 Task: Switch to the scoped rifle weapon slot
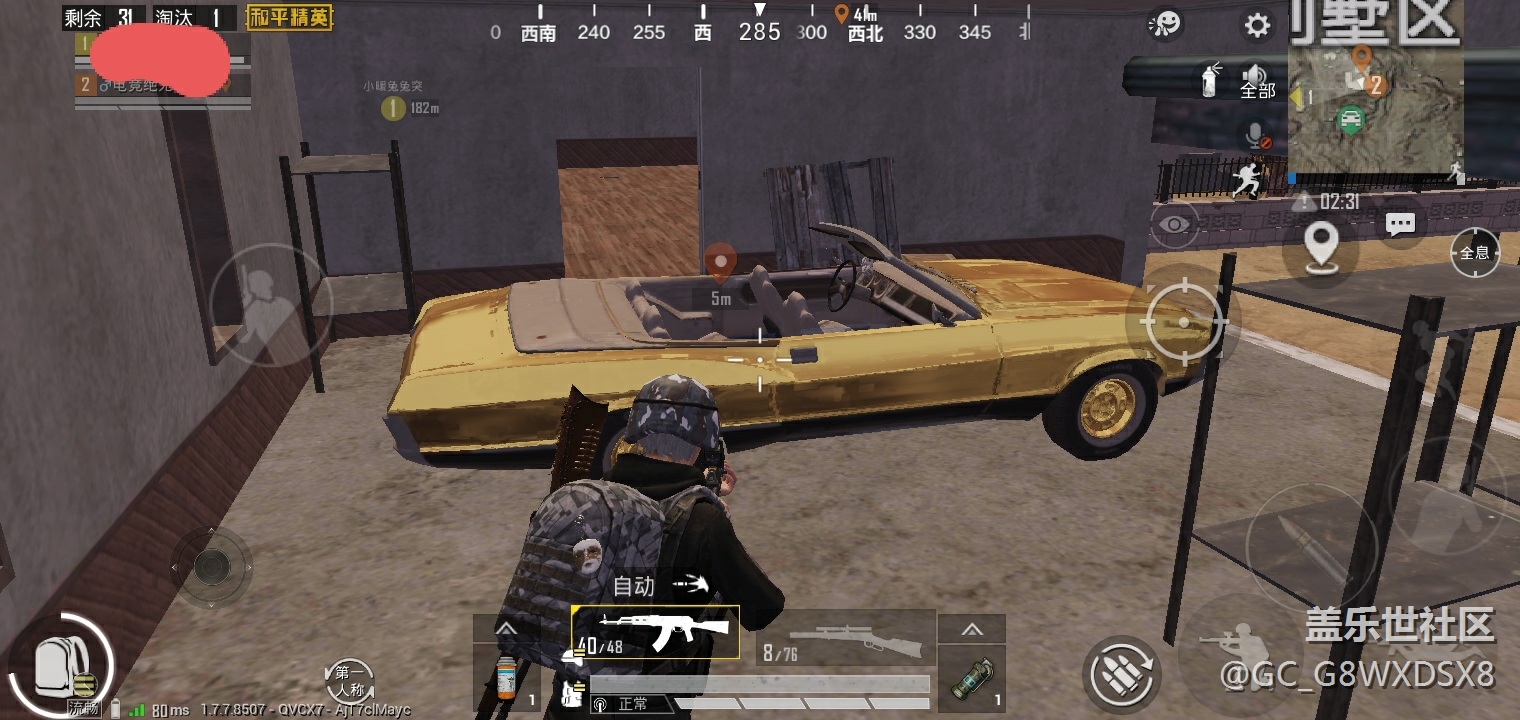point(846,637)
